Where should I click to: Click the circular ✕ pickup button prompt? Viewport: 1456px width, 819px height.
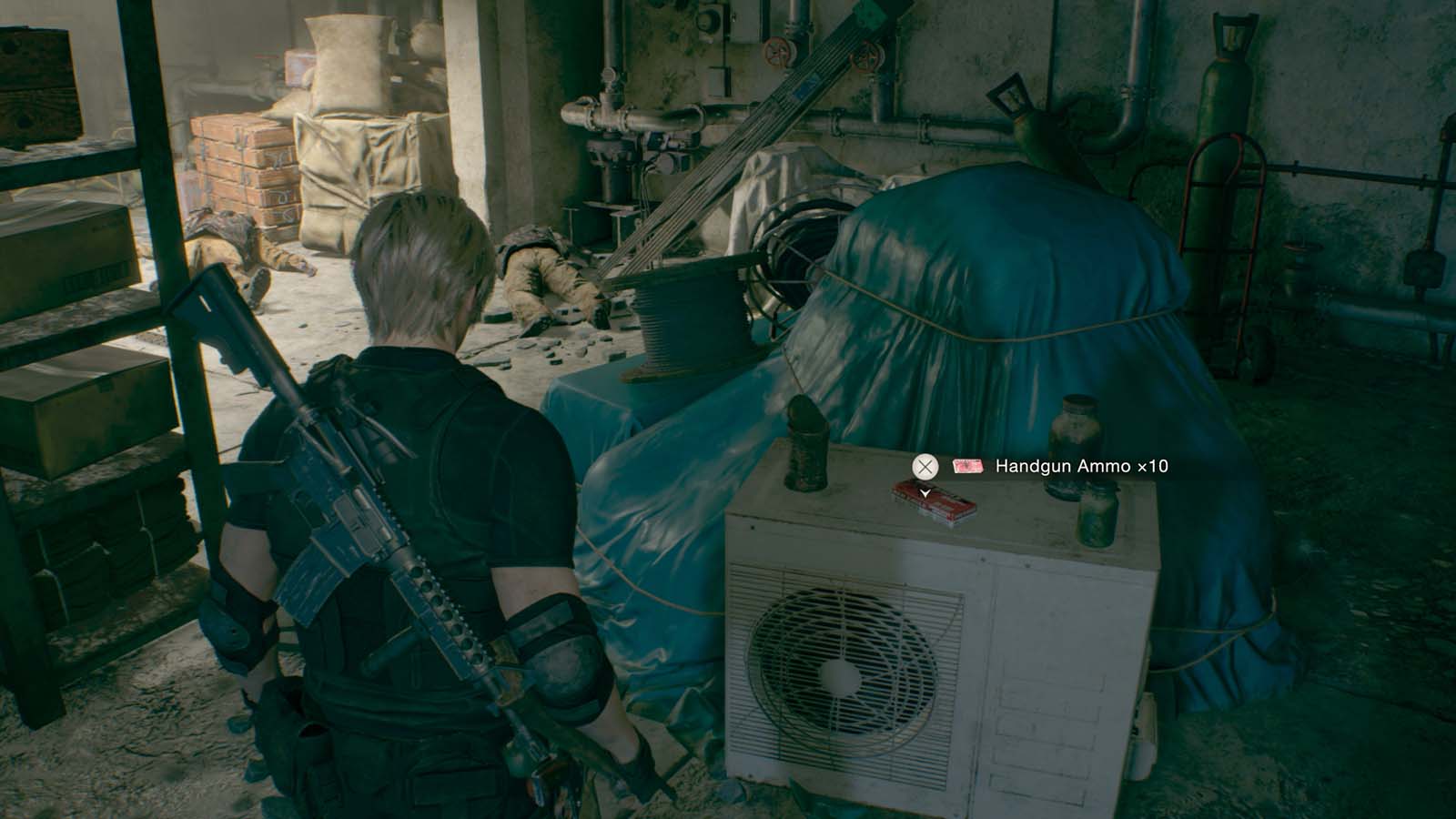tap(925, 467)
